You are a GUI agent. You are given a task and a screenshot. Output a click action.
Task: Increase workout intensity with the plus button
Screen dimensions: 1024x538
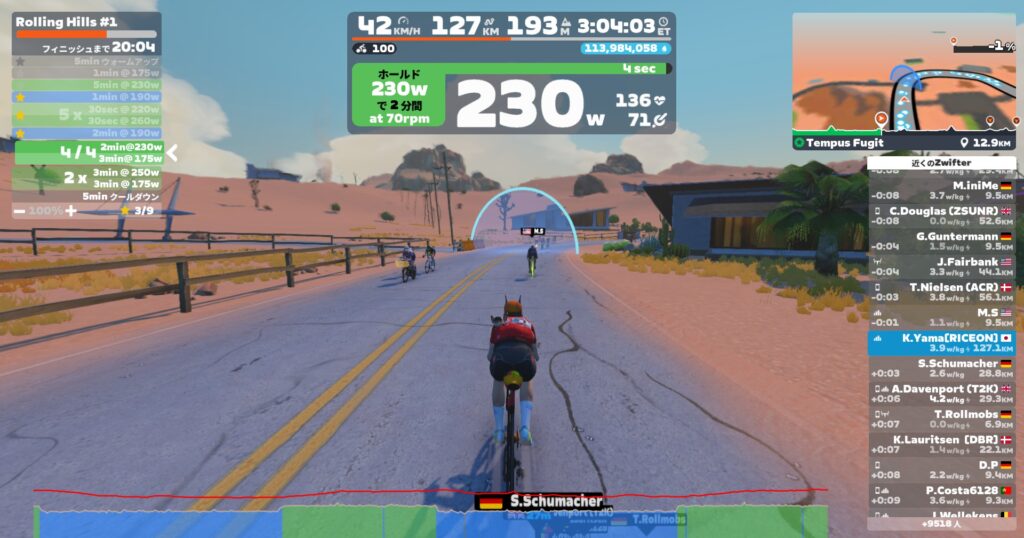70,211
